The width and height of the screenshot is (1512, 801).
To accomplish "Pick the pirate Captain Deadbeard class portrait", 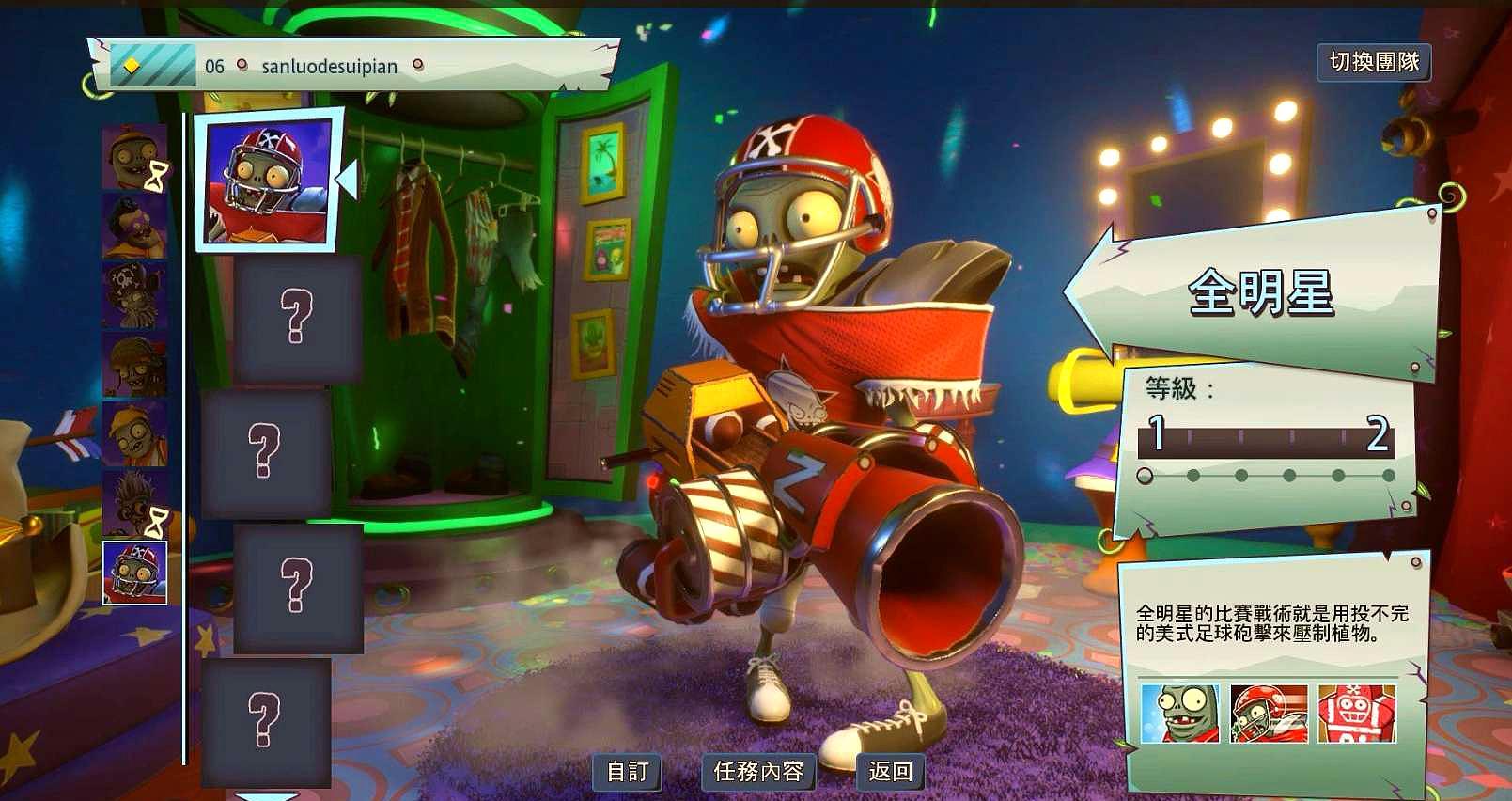I will (134, 296).
